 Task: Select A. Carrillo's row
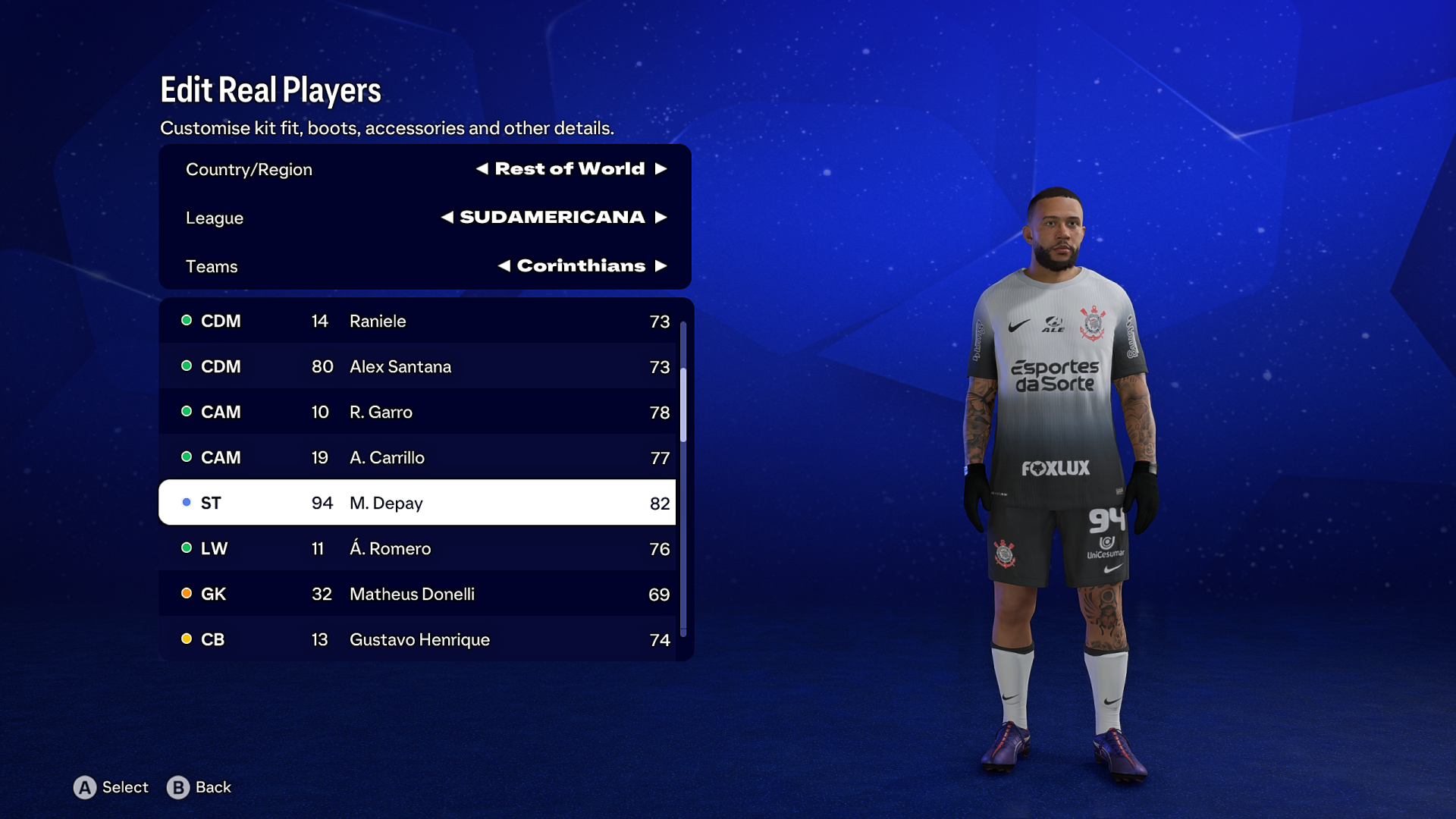click(417, 457)
